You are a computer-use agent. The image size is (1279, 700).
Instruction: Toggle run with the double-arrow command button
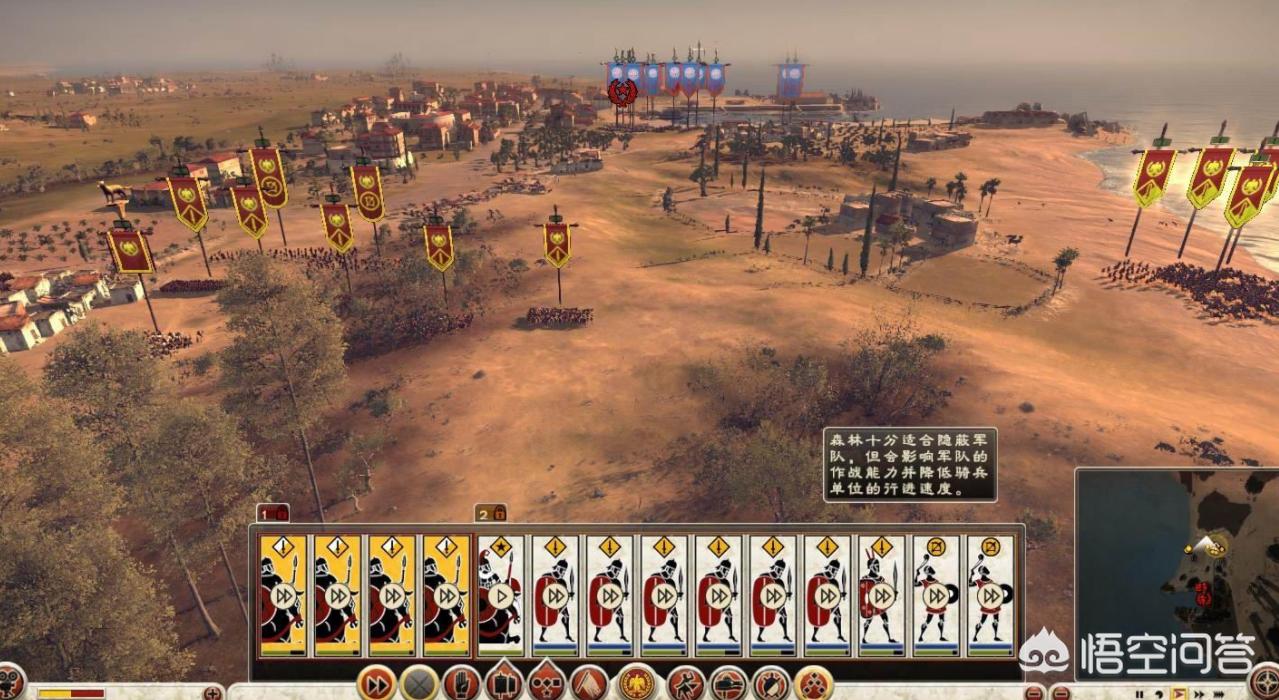pyautogui.click(x=375, y=684)
